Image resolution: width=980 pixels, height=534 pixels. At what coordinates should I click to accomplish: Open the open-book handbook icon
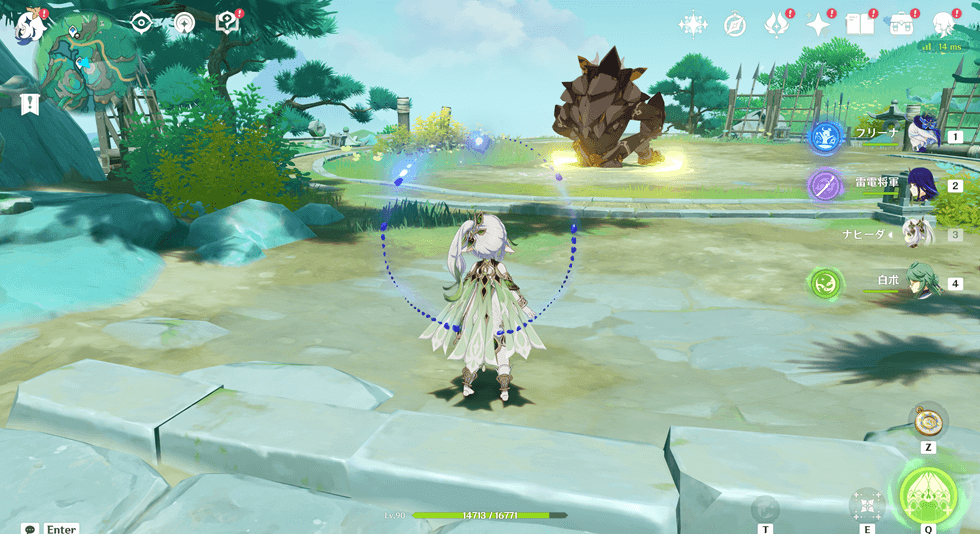tap(860, 25)
